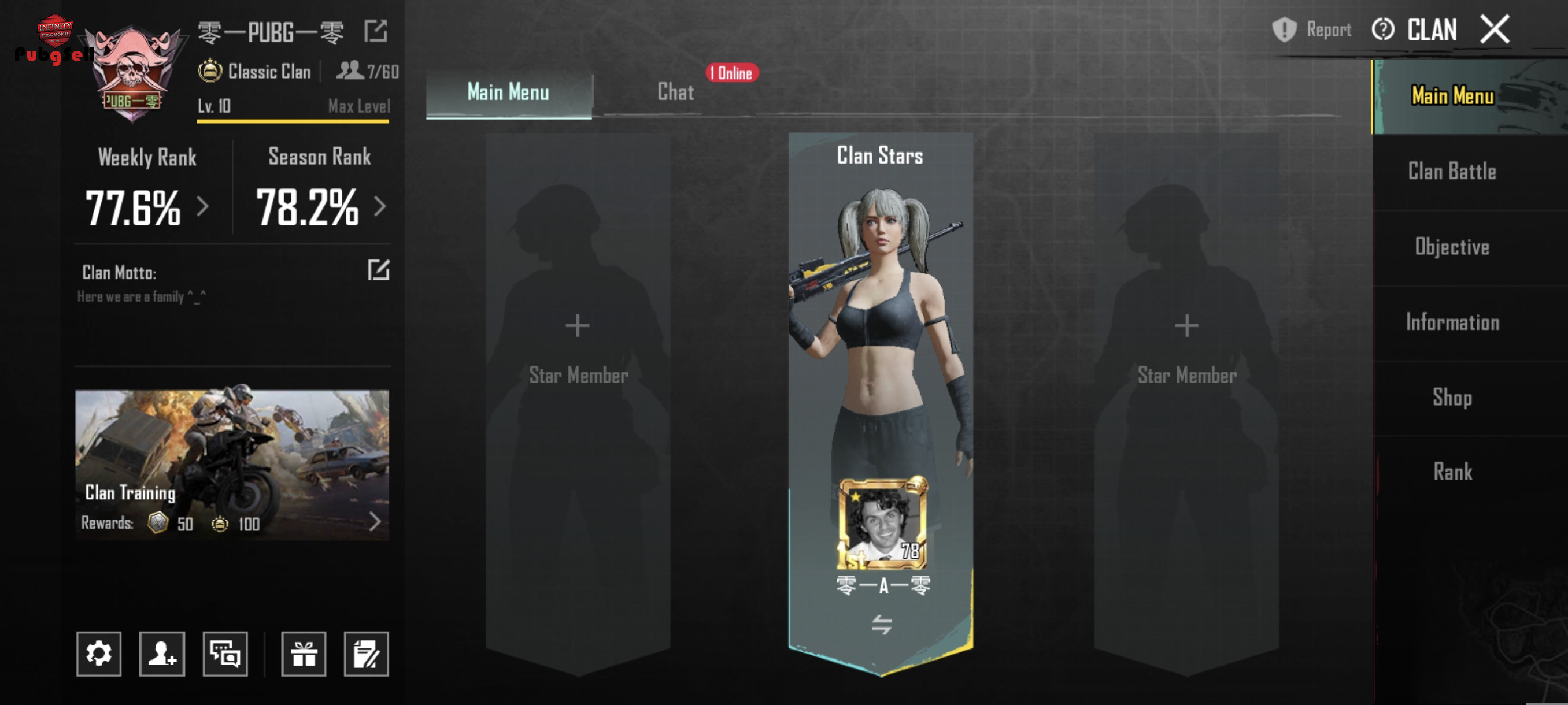Image resolution: width=1568 pixels, height=705 pixels.
Task: Switch to the Chat tab
Action: [x=675, y=92]
